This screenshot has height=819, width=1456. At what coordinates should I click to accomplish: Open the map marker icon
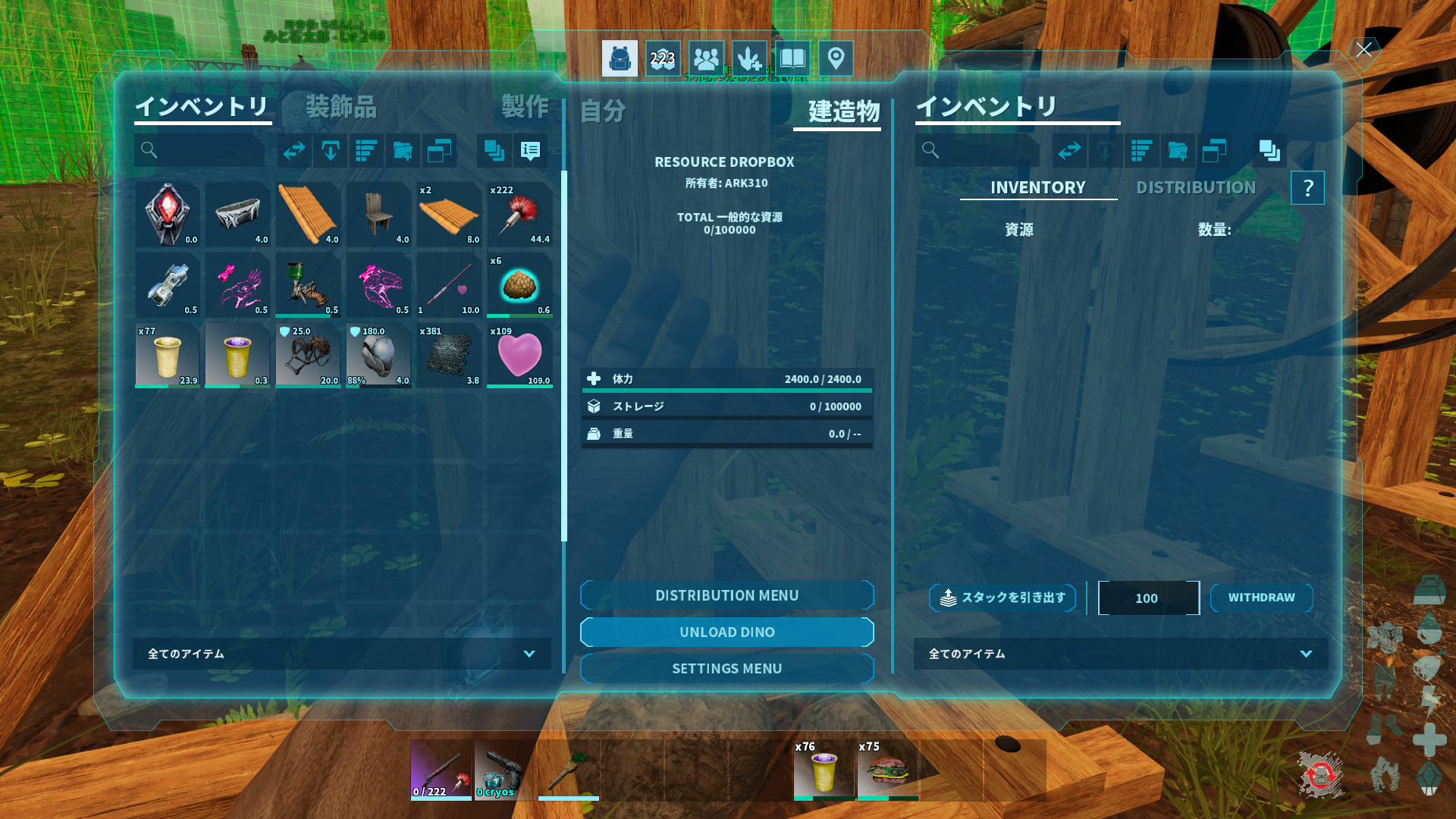pyautogui.click(x=836, y=58)
